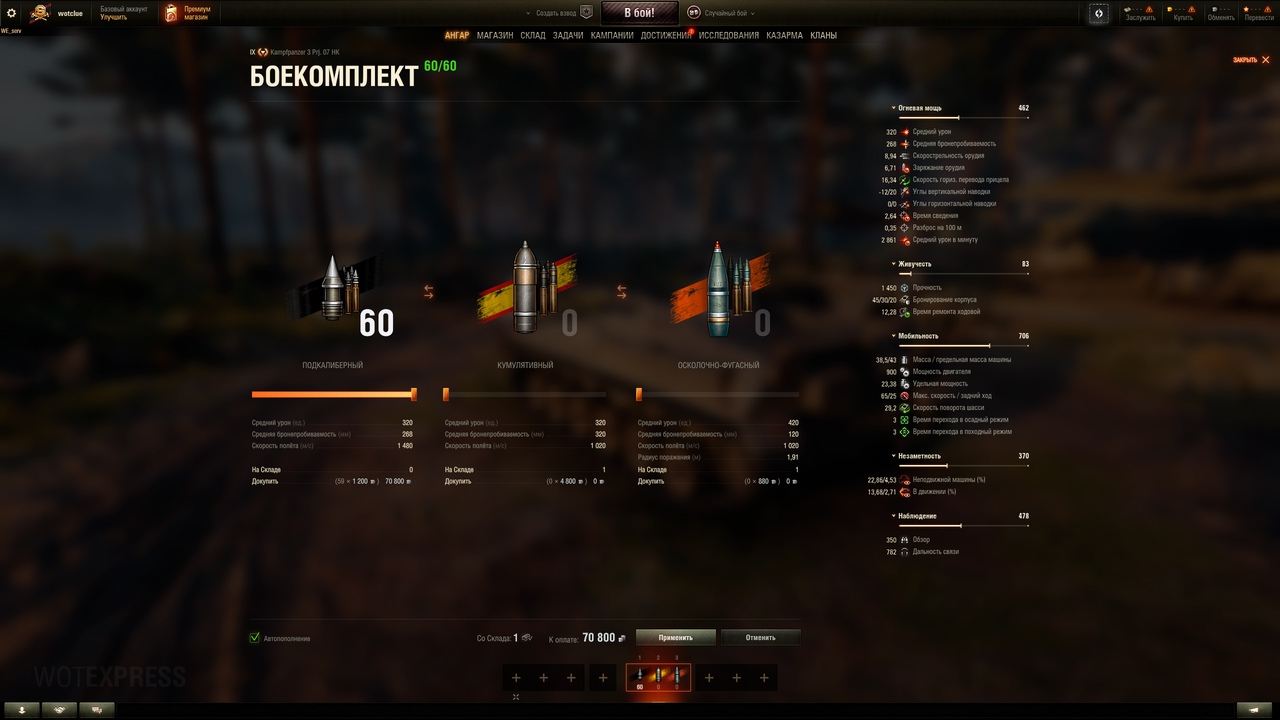
Task: Cancel changes with the Отменить button
Action: click(760, 637)
